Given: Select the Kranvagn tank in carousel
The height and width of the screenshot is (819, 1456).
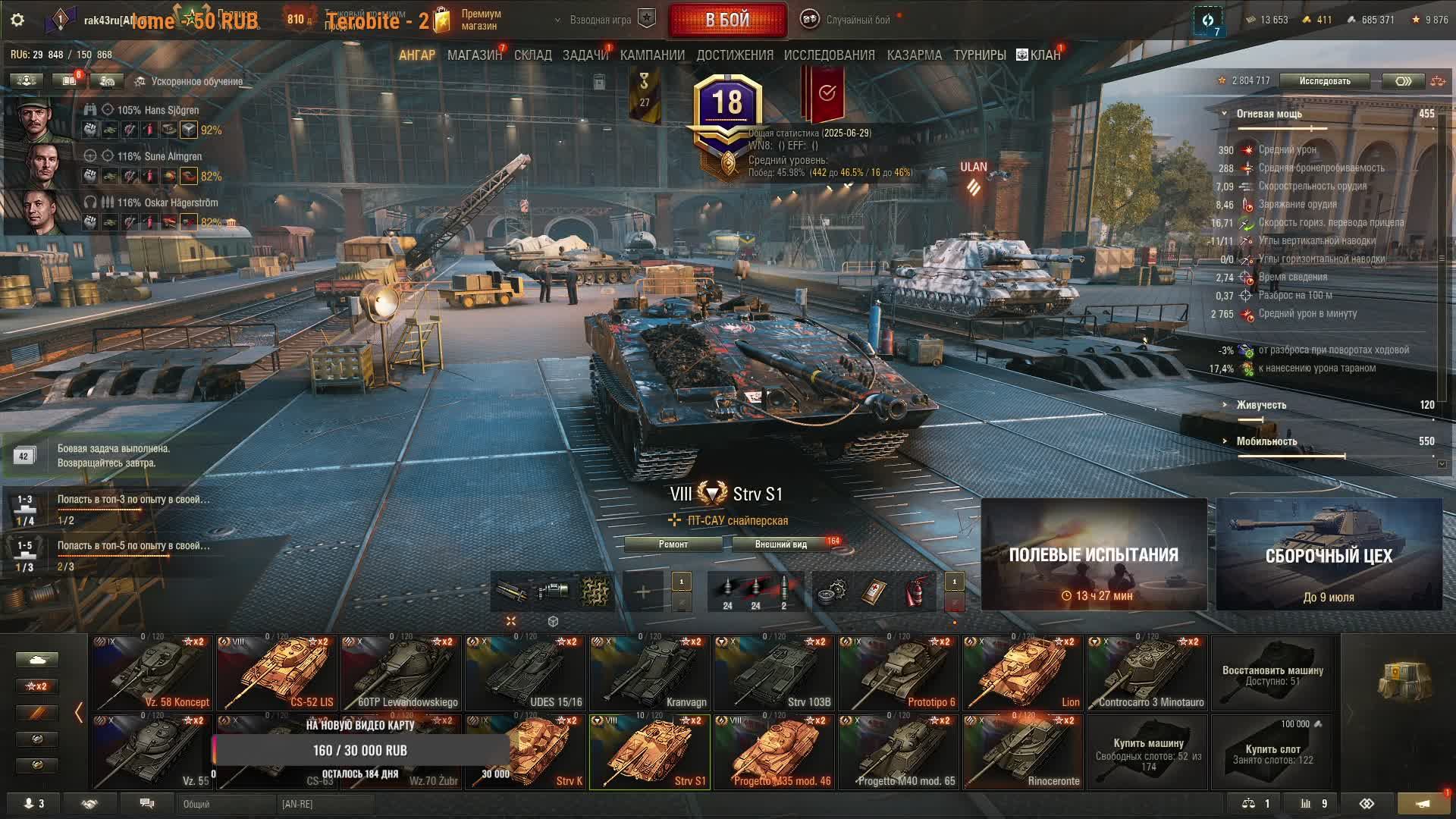Looking at the screenshot, I should tap(650, 673).
